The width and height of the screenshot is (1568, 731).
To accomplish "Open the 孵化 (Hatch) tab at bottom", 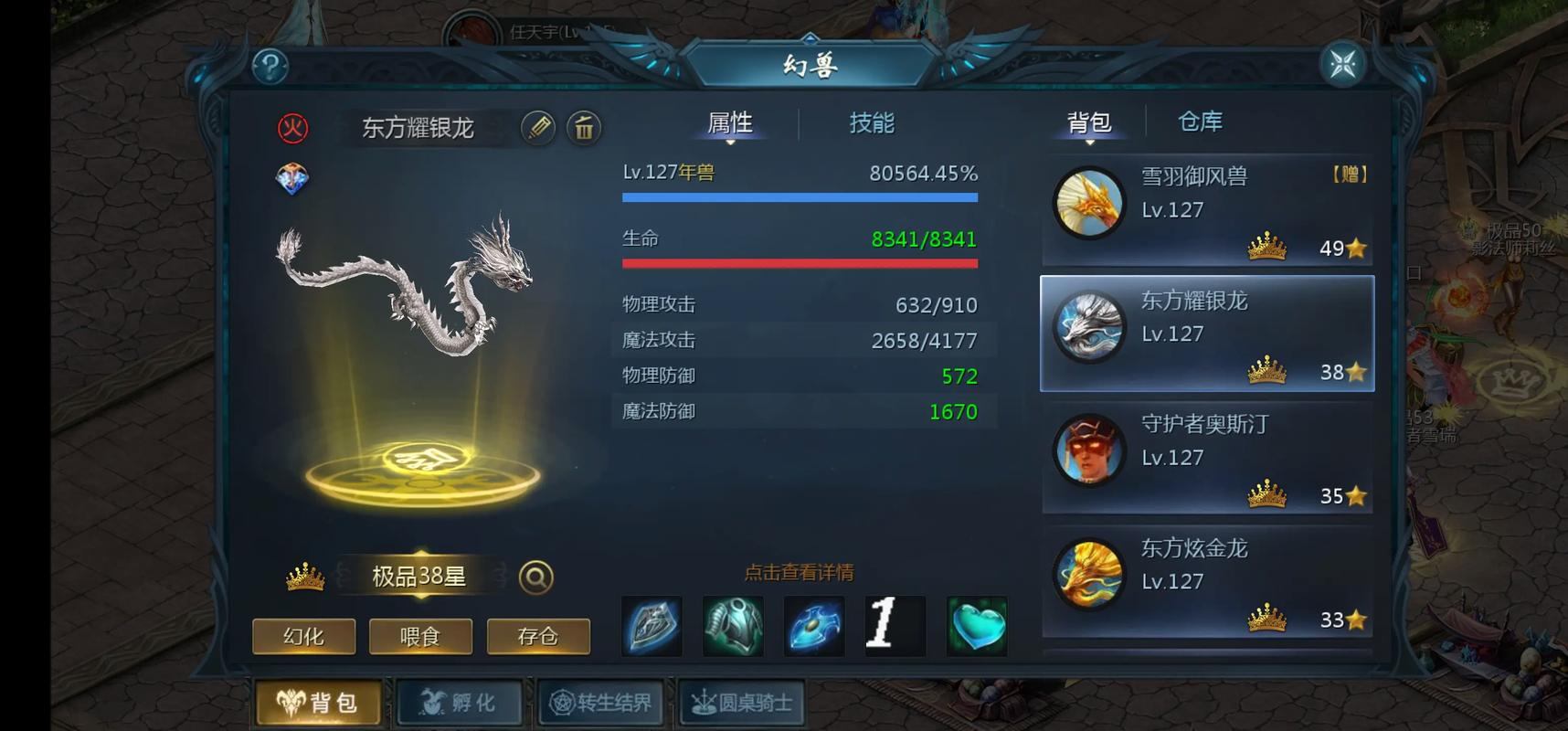I will pyautogui.click(x=461, y=702).
